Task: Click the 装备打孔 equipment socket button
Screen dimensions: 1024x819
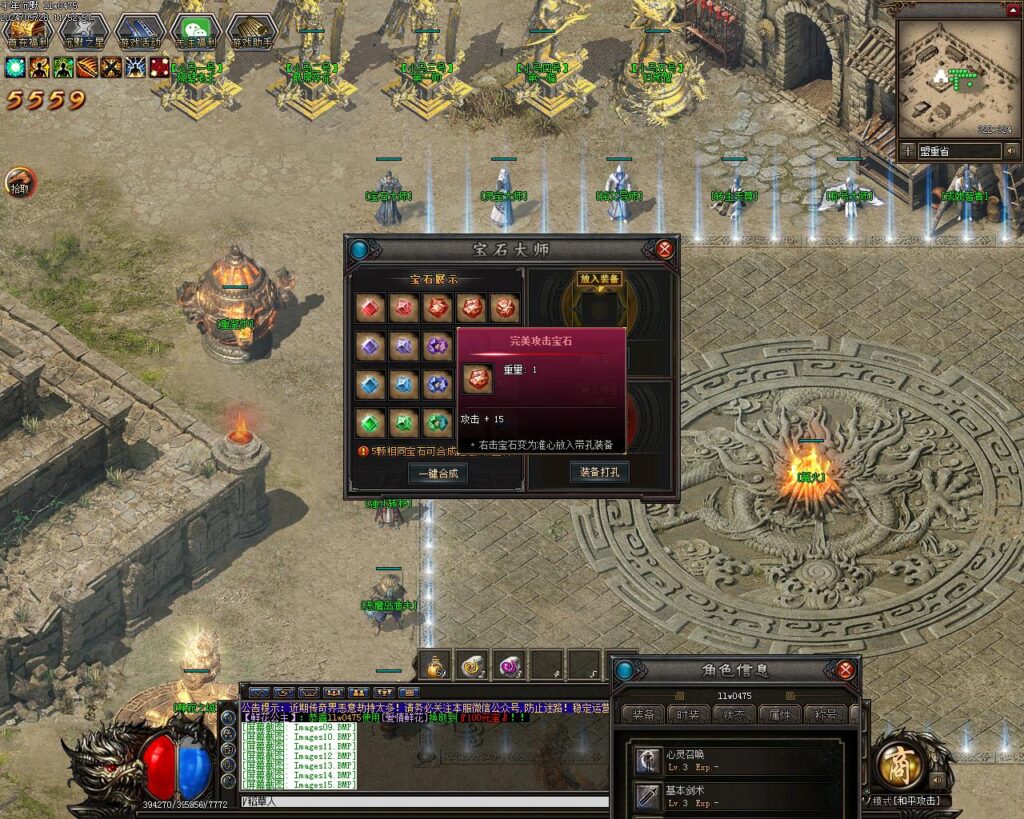Action: click(599, 472)
